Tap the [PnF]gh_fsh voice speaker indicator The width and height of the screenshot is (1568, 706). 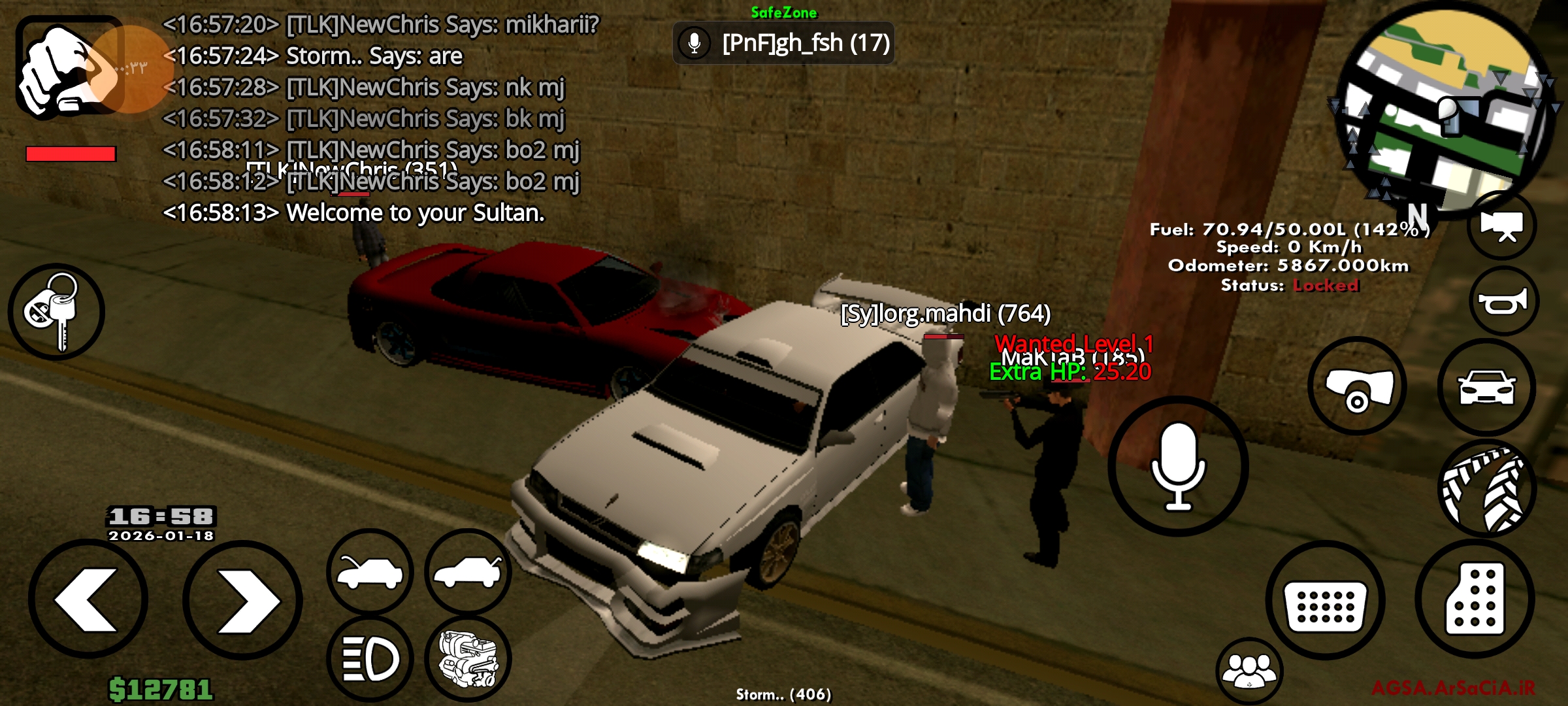(x=783, y=43)
